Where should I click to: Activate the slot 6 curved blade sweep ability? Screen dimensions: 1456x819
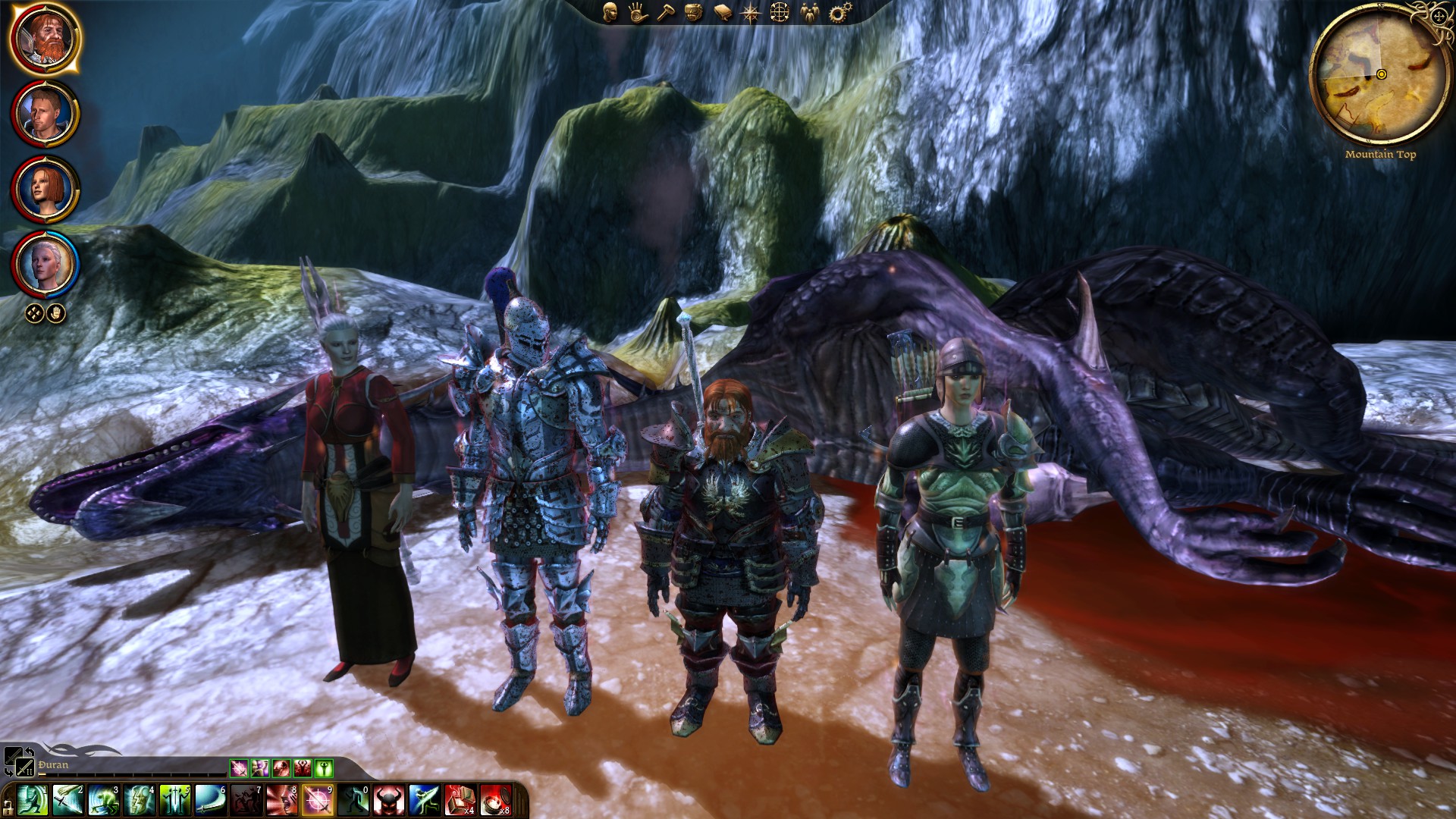click(211, 801)
